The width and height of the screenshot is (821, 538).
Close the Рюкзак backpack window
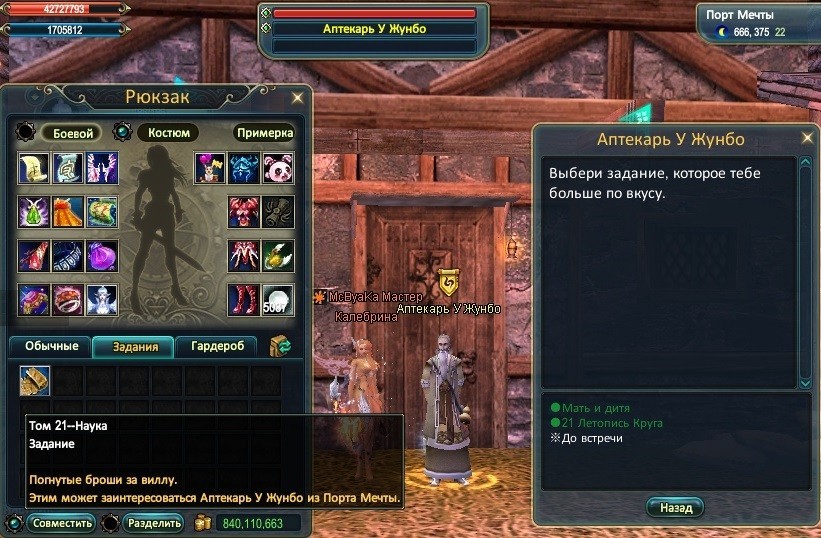coord(297,98)
